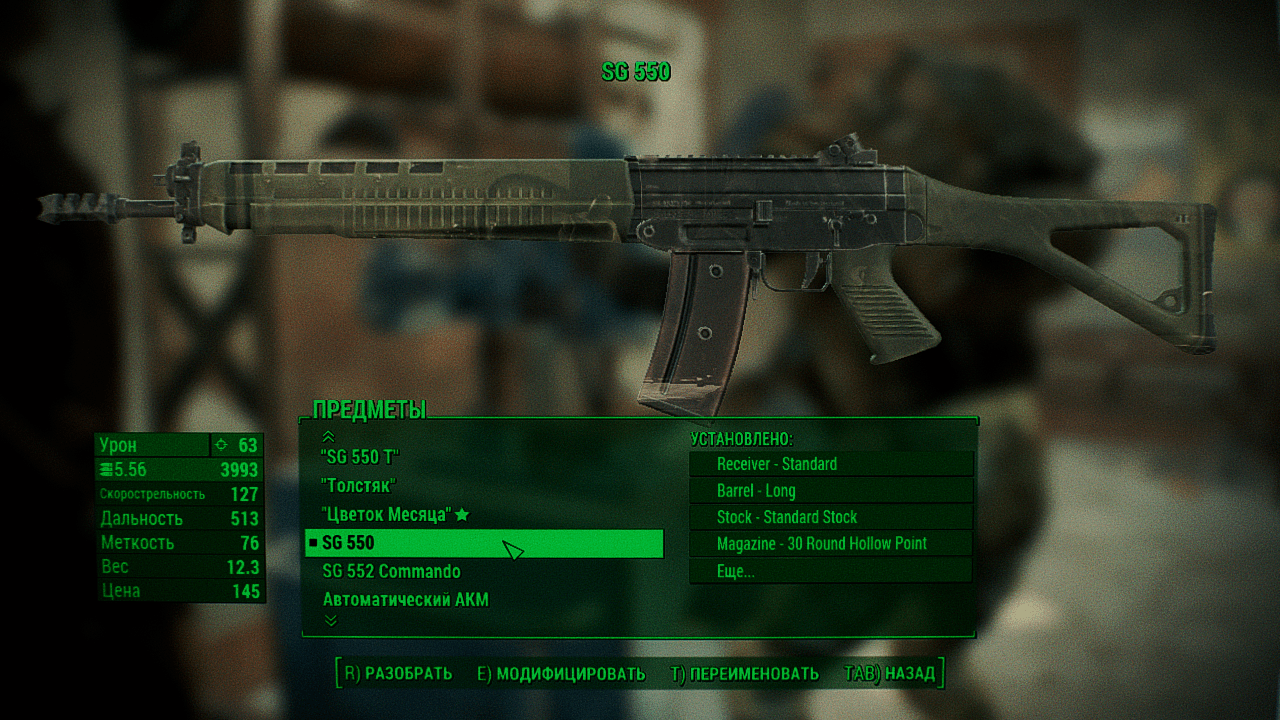The height and width of the screenshot is (720, 1280).
Task: Pick the SG 552 Commando entry
Action: pyautogui.click(x=391, y=571)
